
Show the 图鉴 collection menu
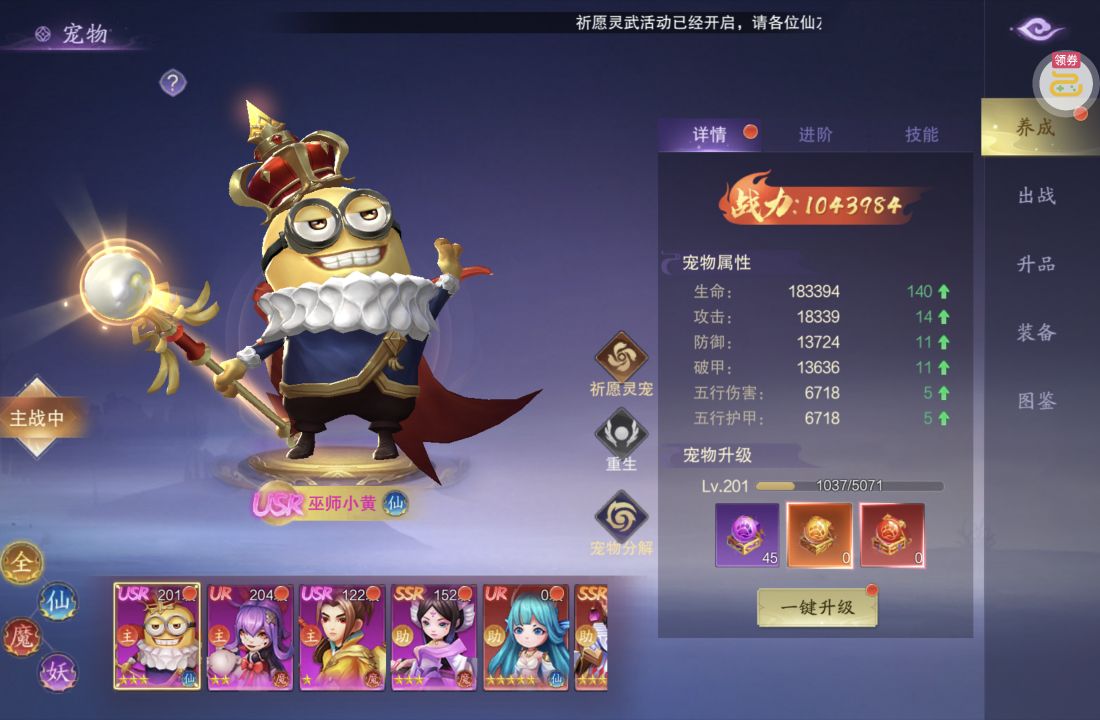click(1037, 401)
